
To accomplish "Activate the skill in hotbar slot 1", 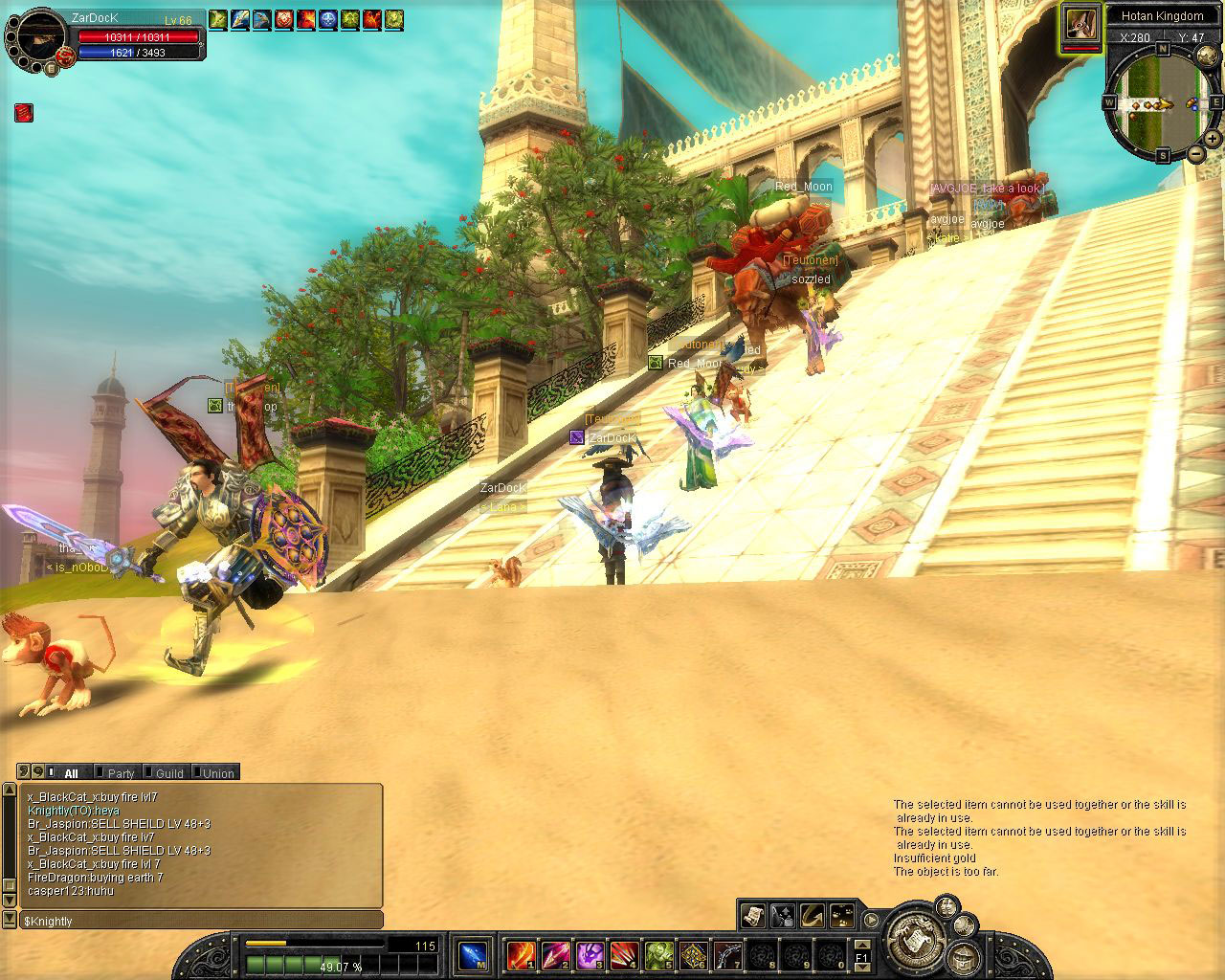I will click(x=521, y=955).
